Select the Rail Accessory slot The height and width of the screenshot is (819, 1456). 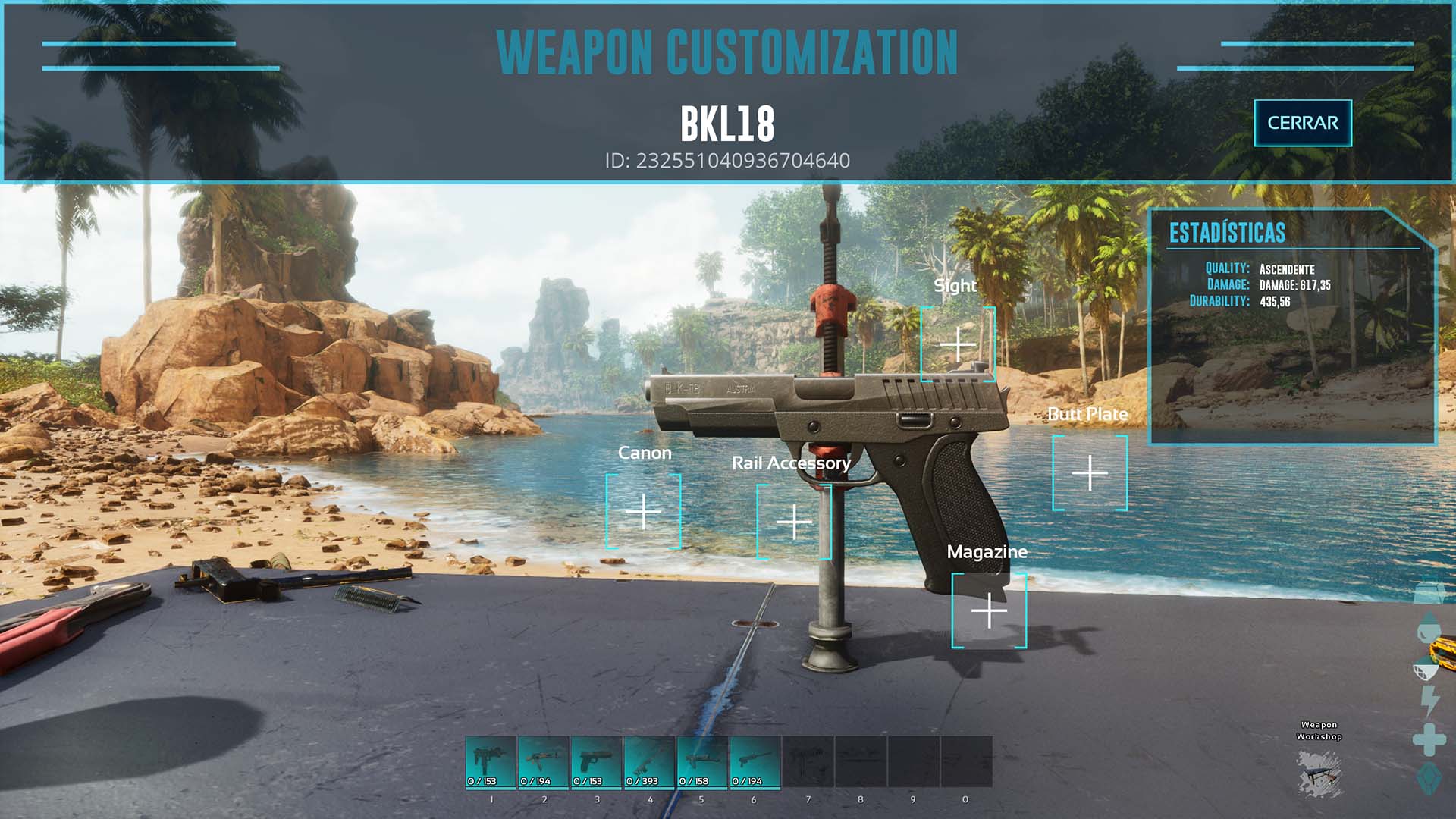coord(794,522)
